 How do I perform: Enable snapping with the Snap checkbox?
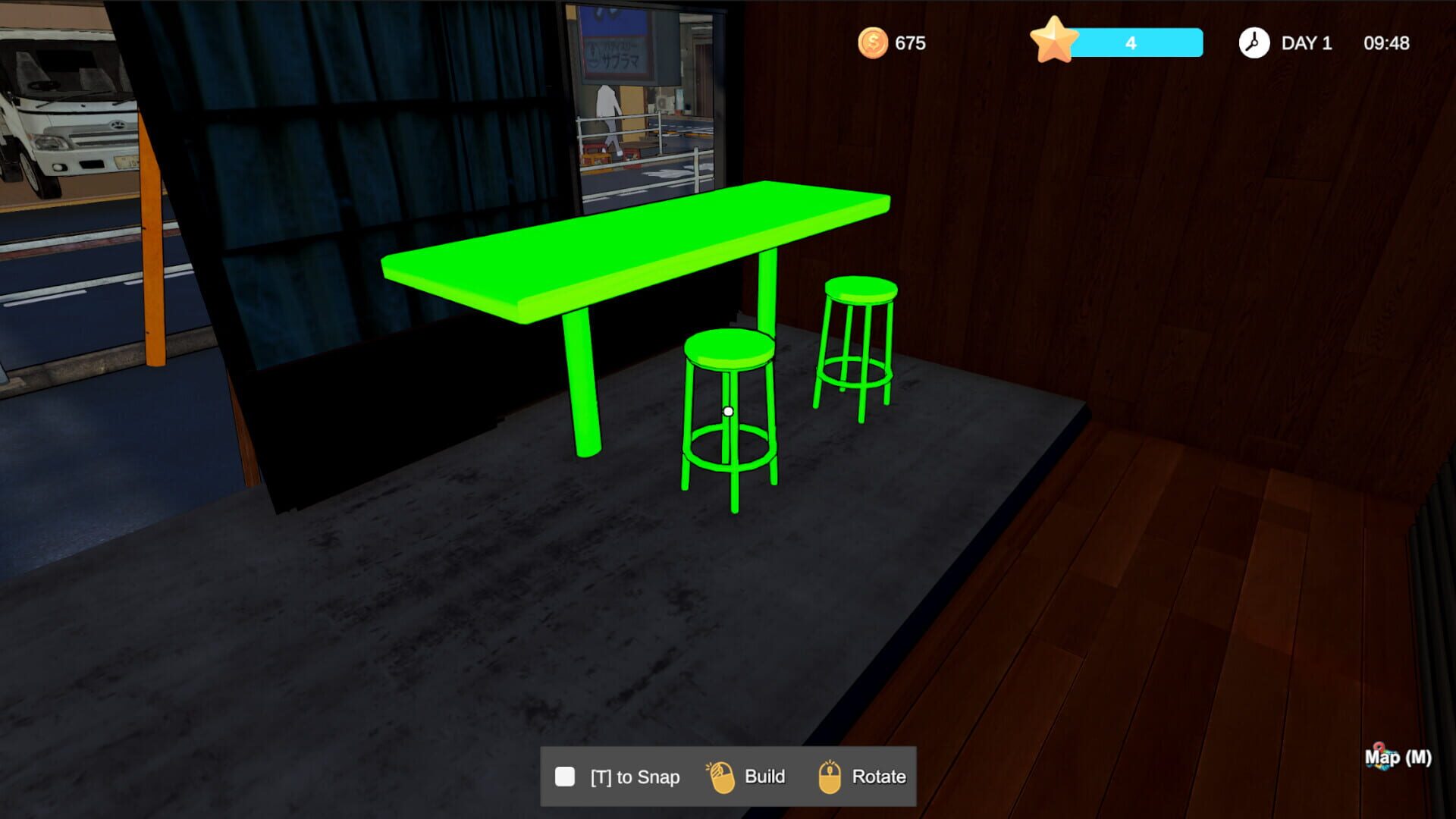[564, 776]
